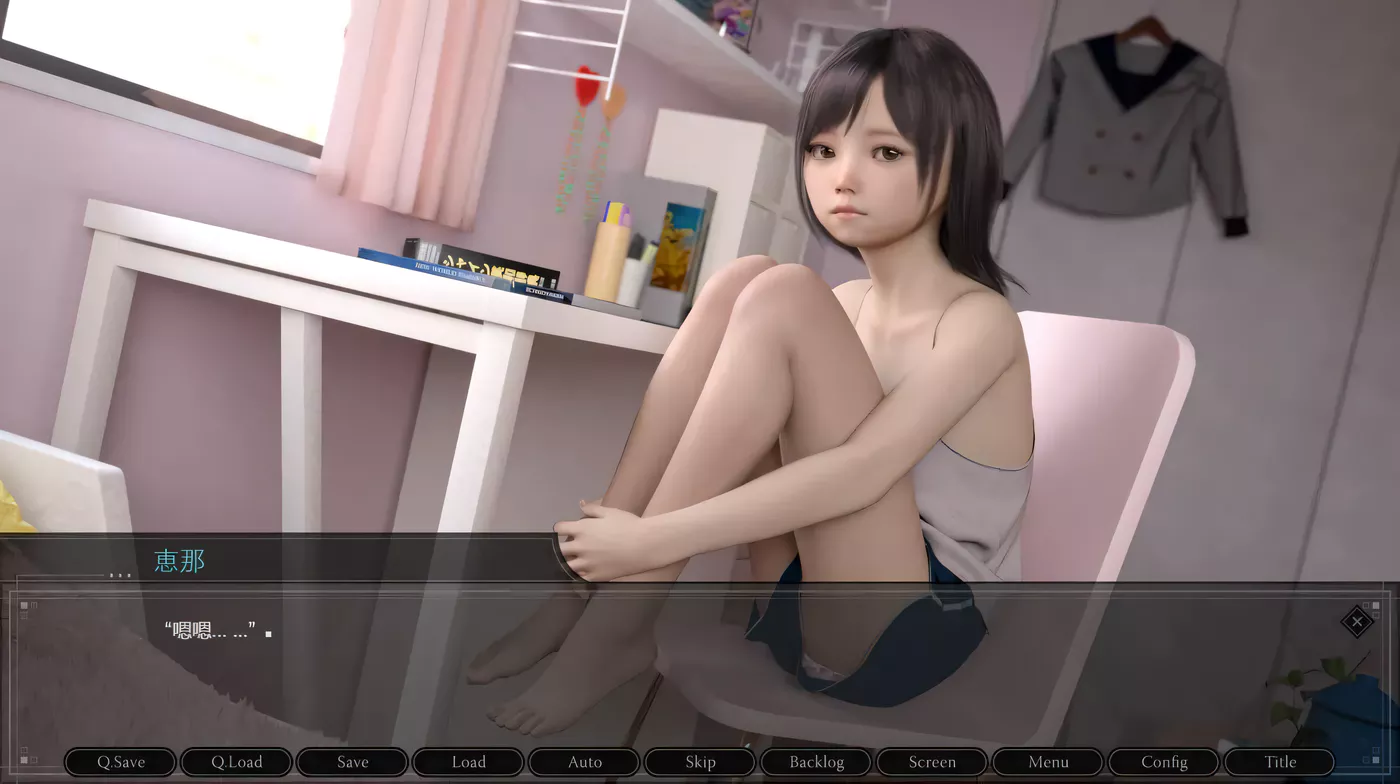Screen dimensions: 1400x784
Task: Select the small white square beside the X diamond
Action: tap(1376, 606)
